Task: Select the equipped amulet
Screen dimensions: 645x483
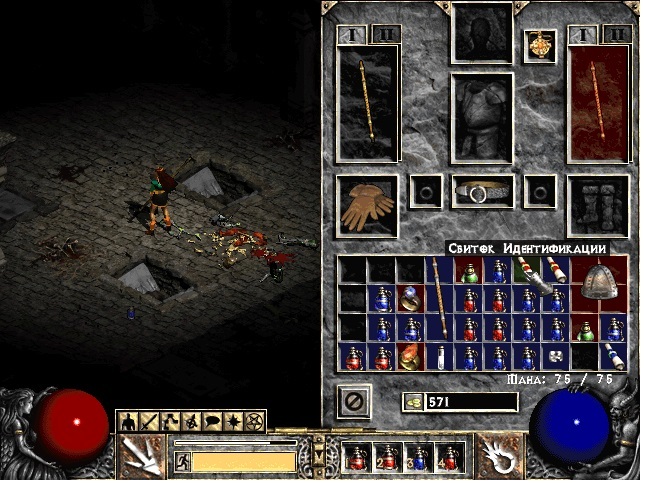Action: [540, 46]
